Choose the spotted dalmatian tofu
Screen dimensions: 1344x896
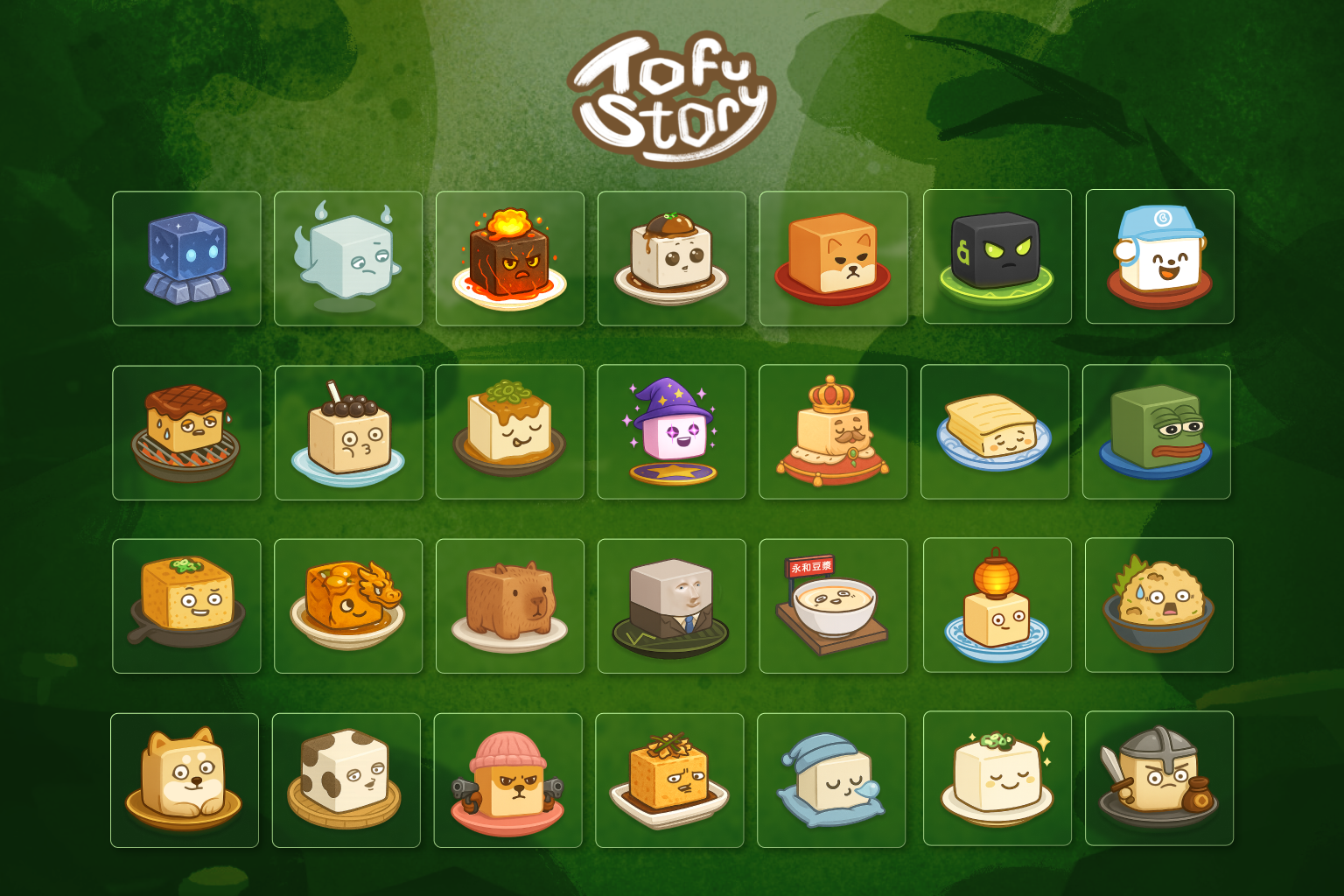point(348,779)
